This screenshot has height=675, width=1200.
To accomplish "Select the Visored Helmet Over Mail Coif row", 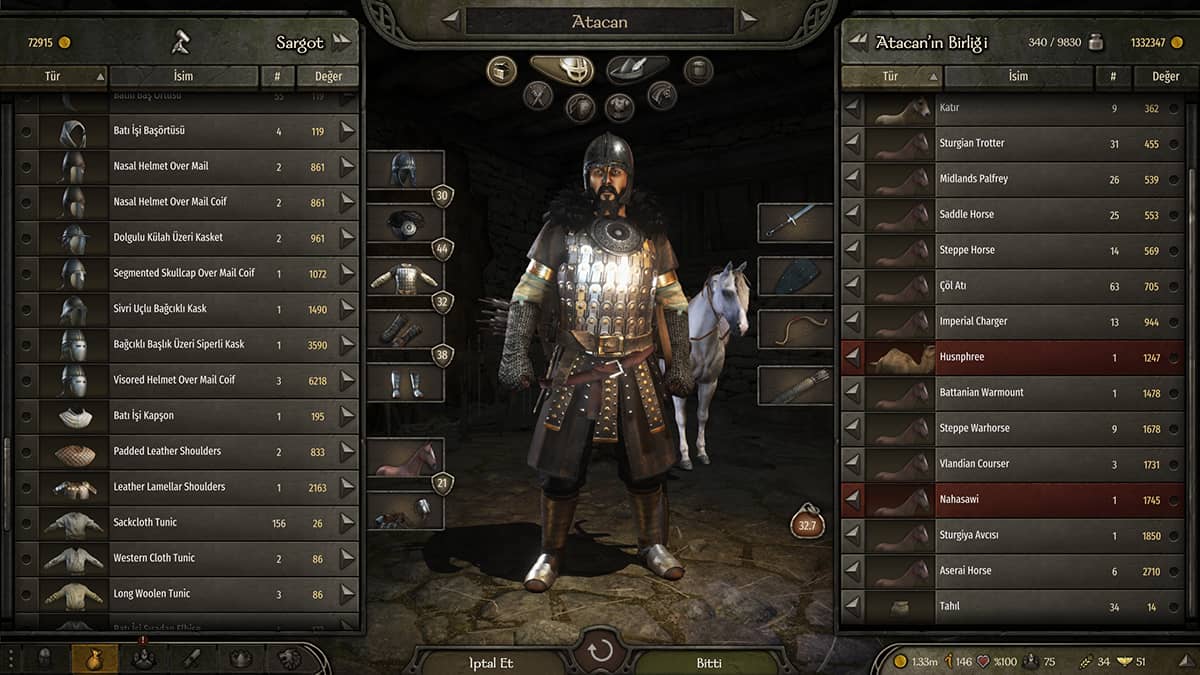I will (x=185, y=380).
